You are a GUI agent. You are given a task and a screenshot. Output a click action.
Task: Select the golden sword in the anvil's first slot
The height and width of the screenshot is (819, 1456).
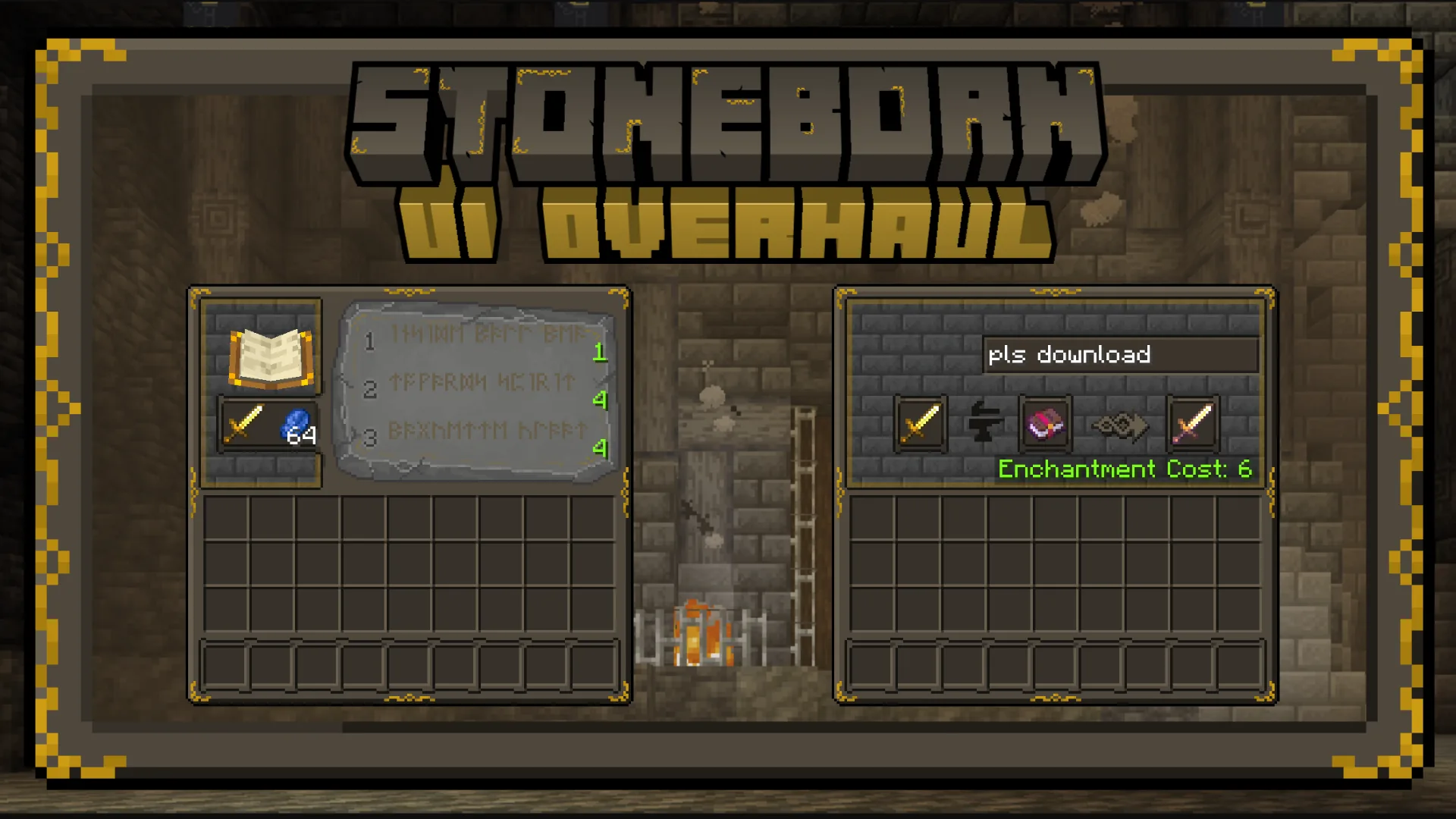(x=920, y=425)
